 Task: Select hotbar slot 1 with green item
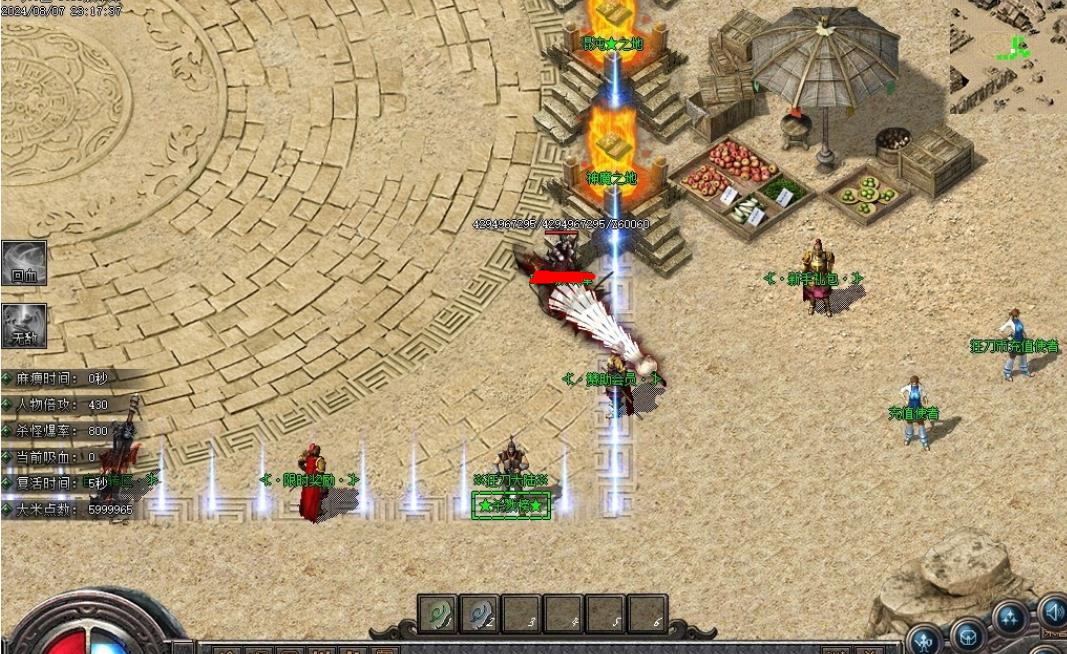[x=437, y=613]
